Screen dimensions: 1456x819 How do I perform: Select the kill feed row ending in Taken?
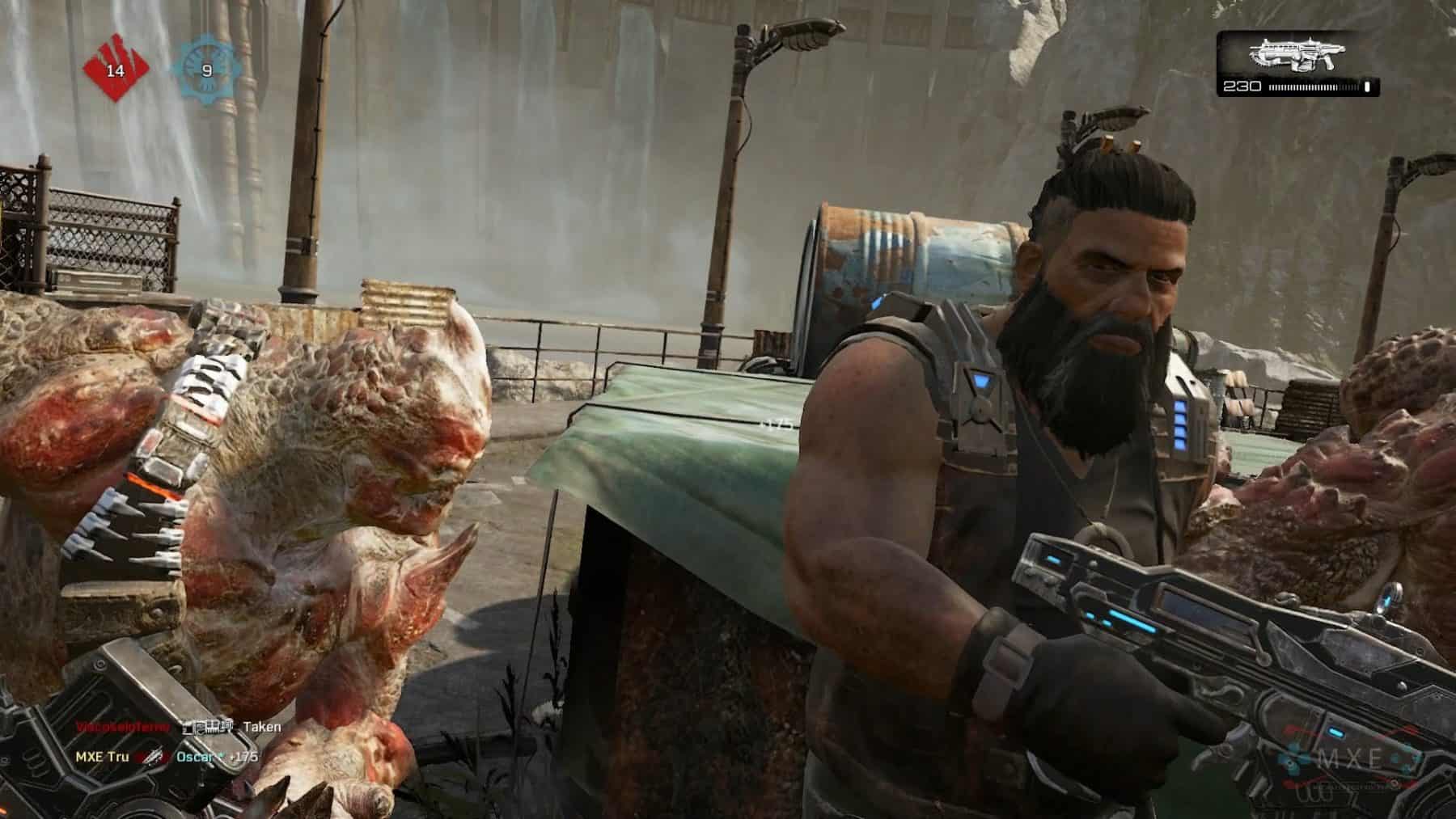click(179, 727)
